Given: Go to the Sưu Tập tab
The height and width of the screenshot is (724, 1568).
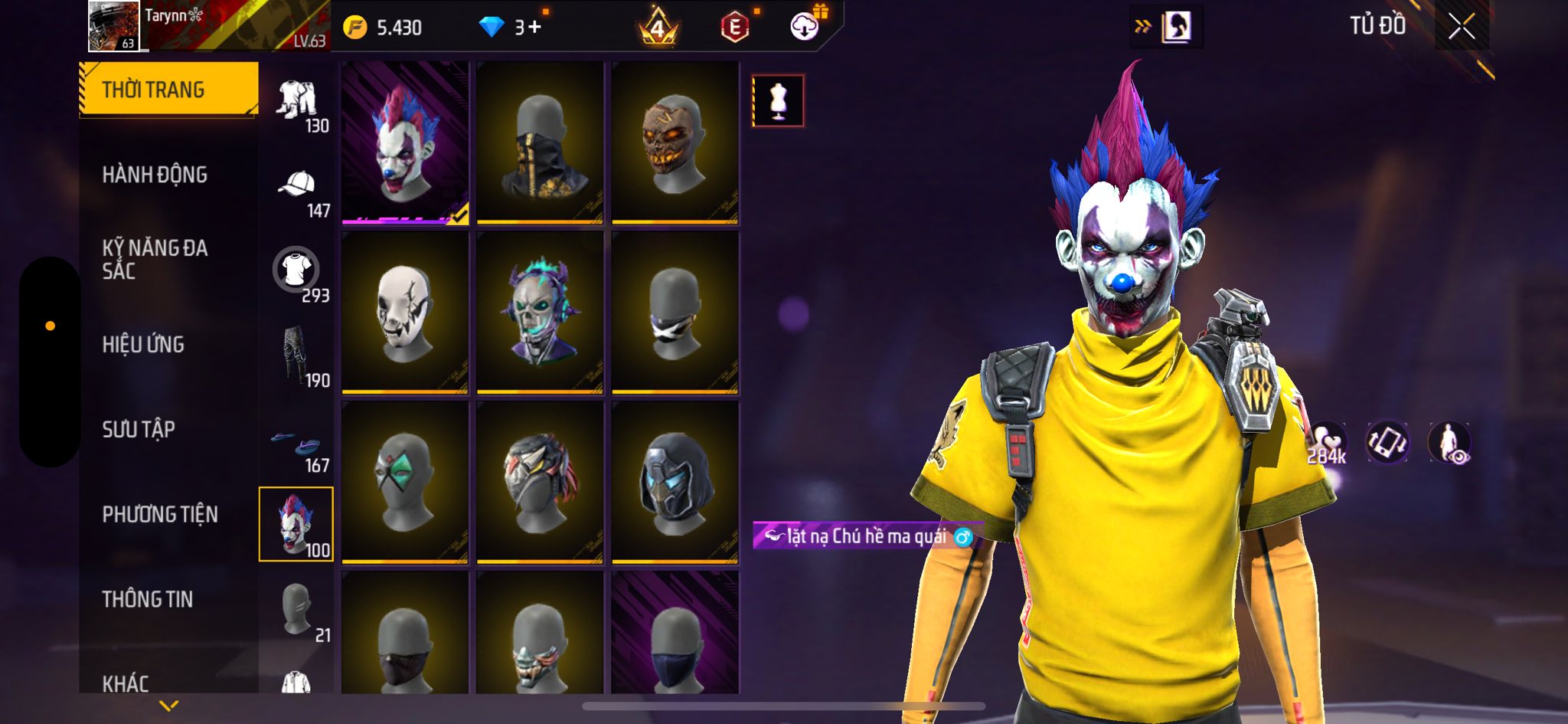Looking at the screenshot, I should [x=139, y=429].
